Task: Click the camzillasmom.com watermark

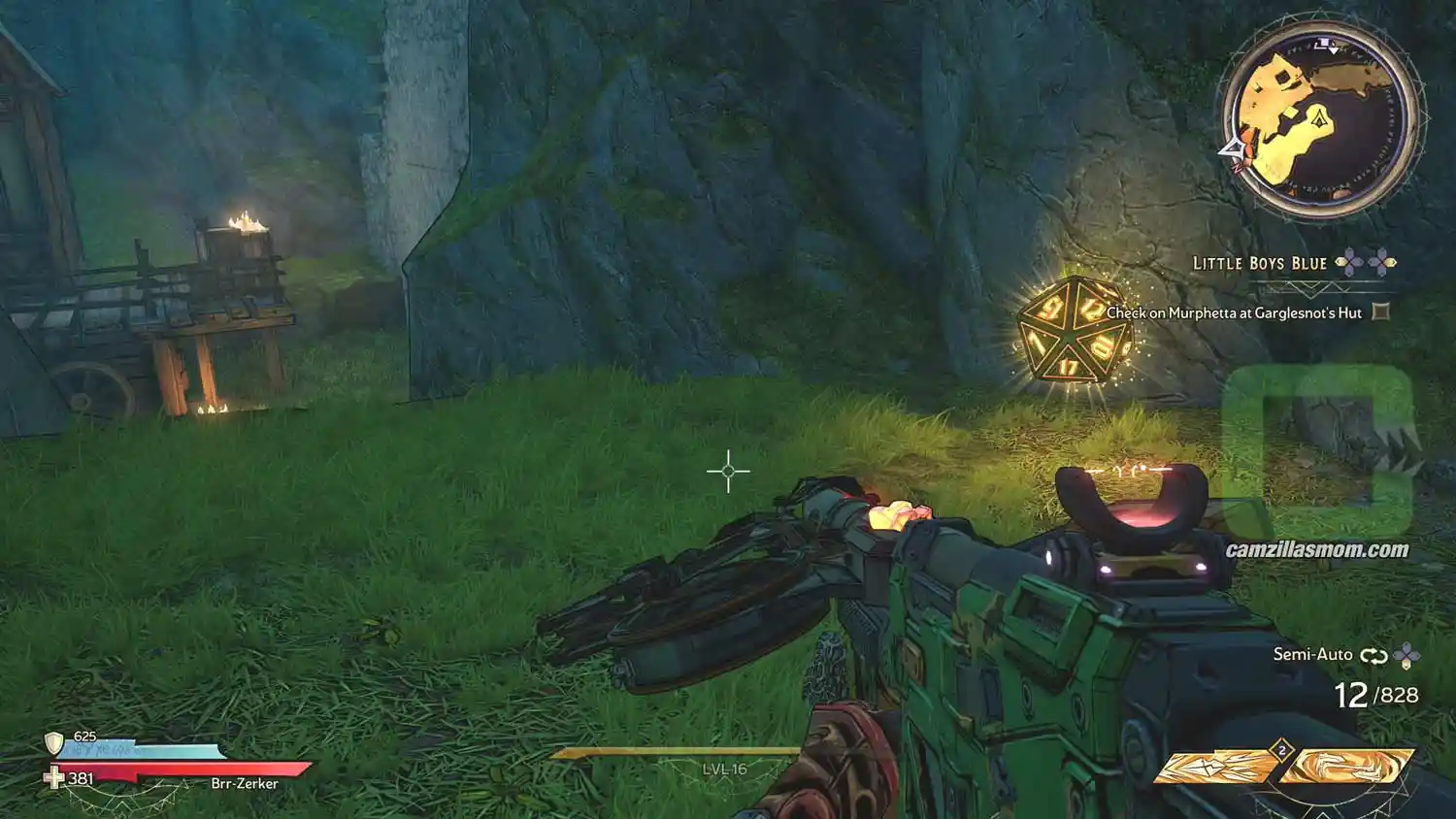Action: point(1316,550)
